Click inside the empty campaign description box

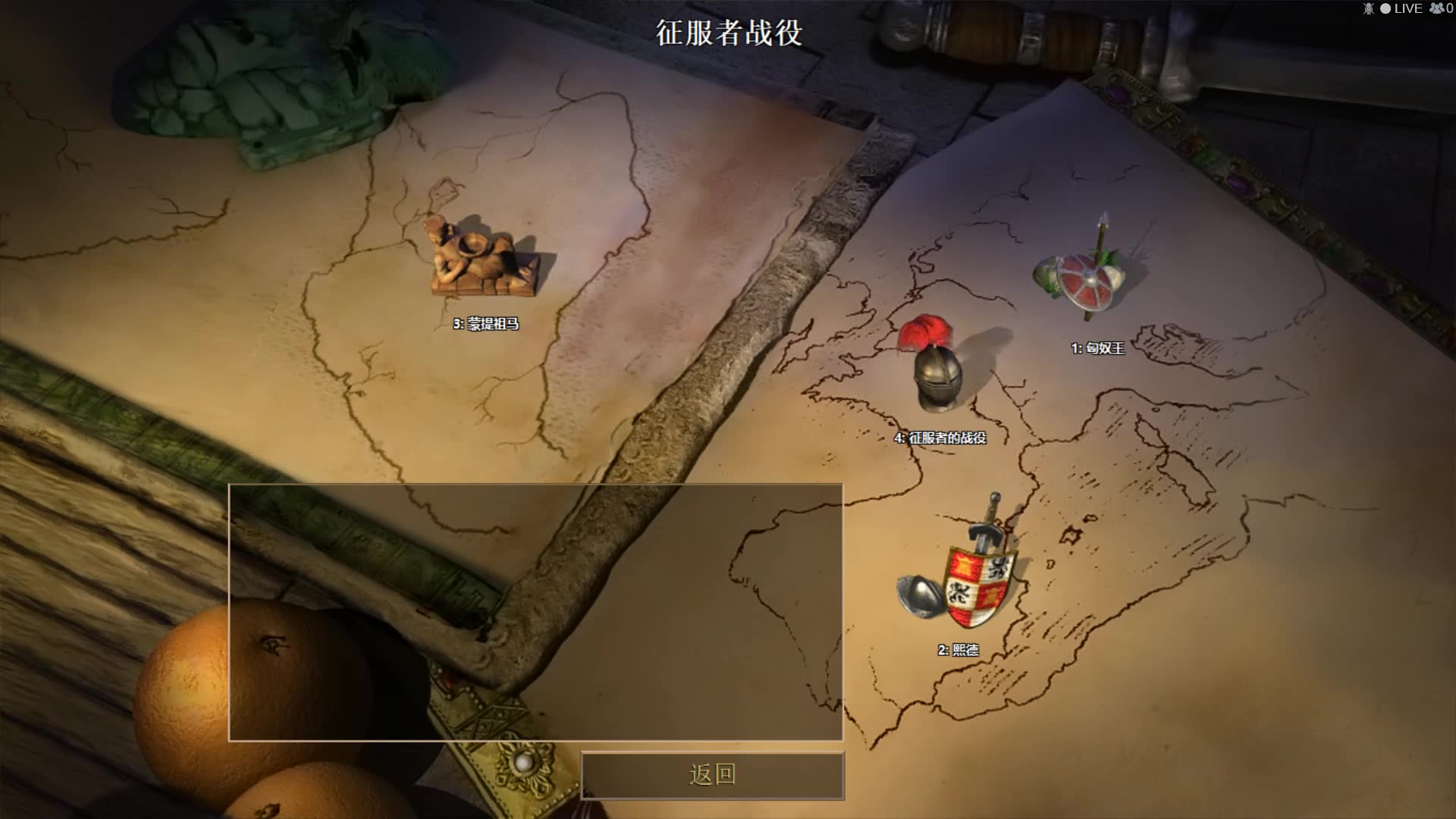(535, 614)
